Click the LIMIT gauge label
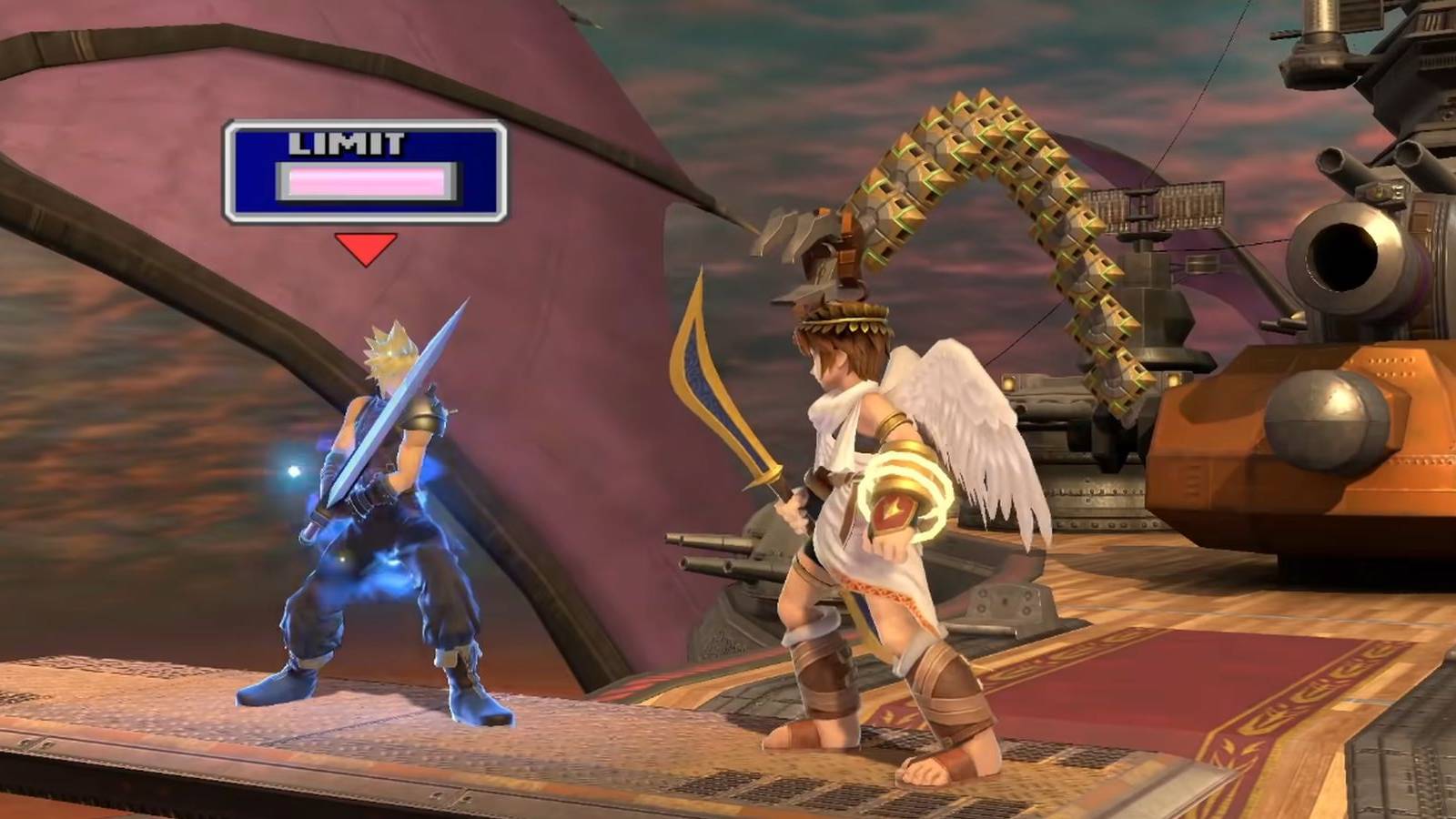The width and height of the screenshot is (1456, 819). 347,143
